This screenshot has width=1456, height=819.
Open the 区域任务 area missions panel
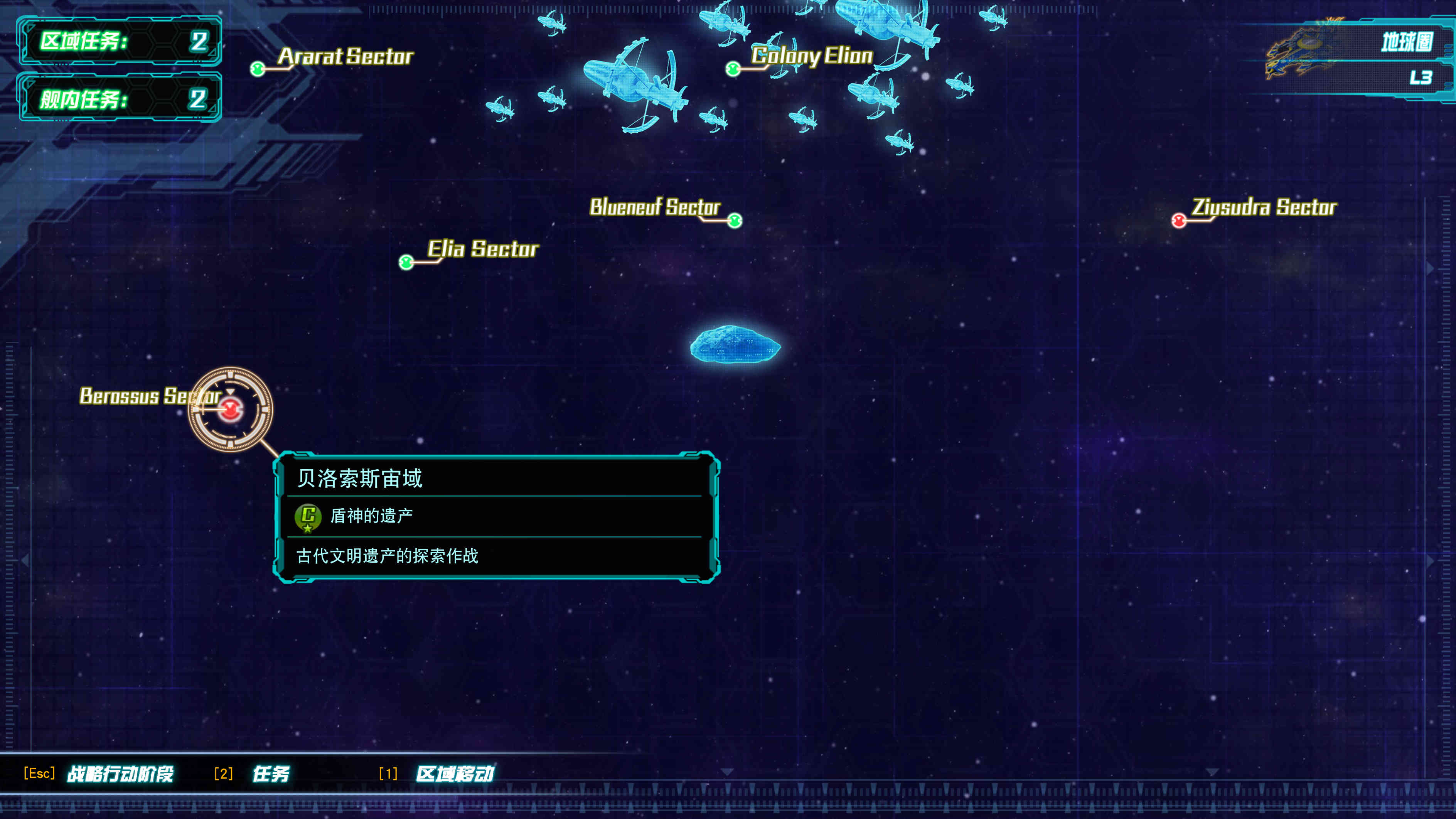click(120, 41)
